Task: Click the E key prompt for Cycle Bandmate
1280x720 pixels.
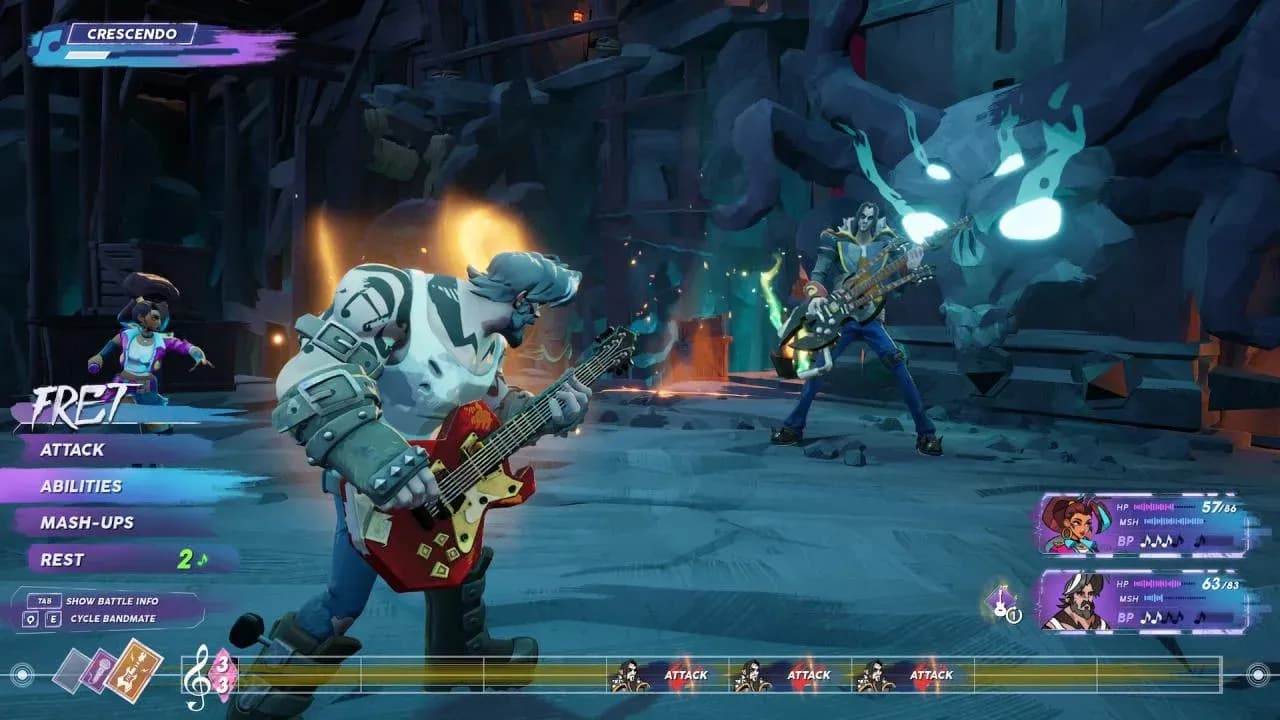Action: 53,618
